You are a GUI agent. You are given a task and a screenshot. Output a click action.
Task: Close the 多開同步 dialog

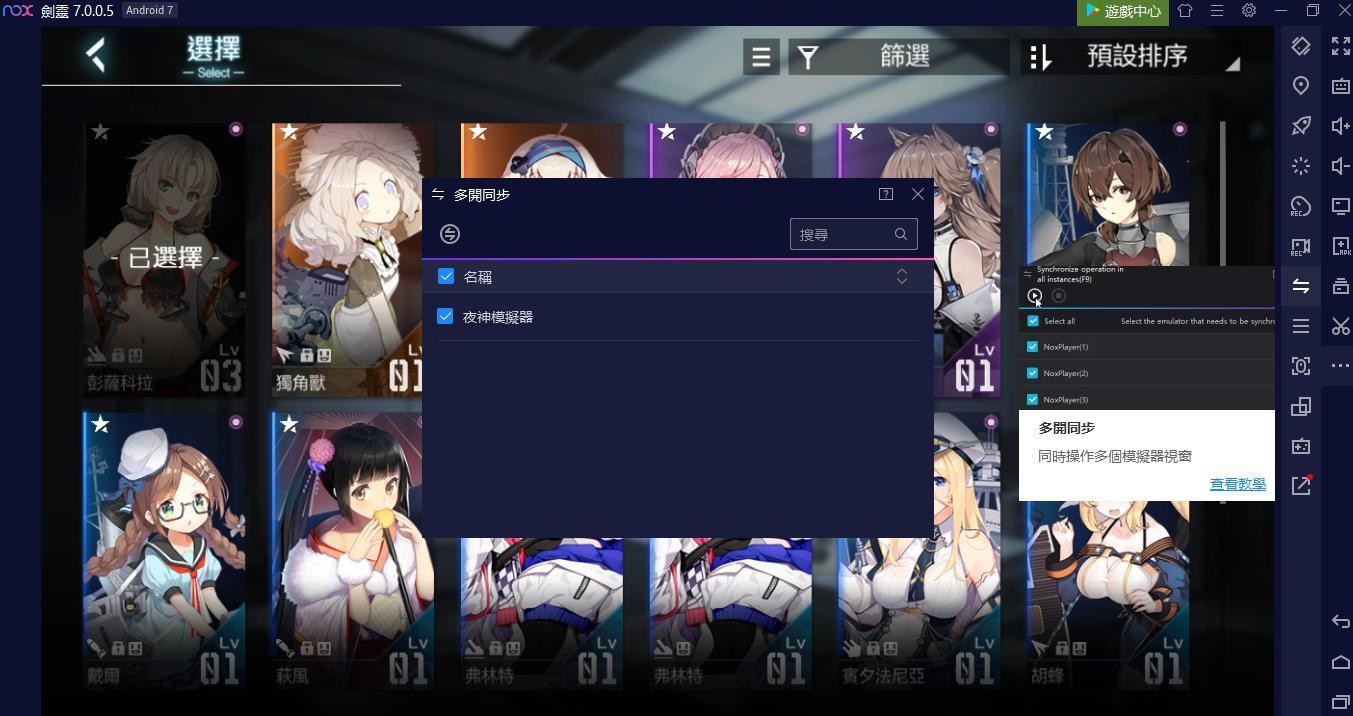(918, 194)
